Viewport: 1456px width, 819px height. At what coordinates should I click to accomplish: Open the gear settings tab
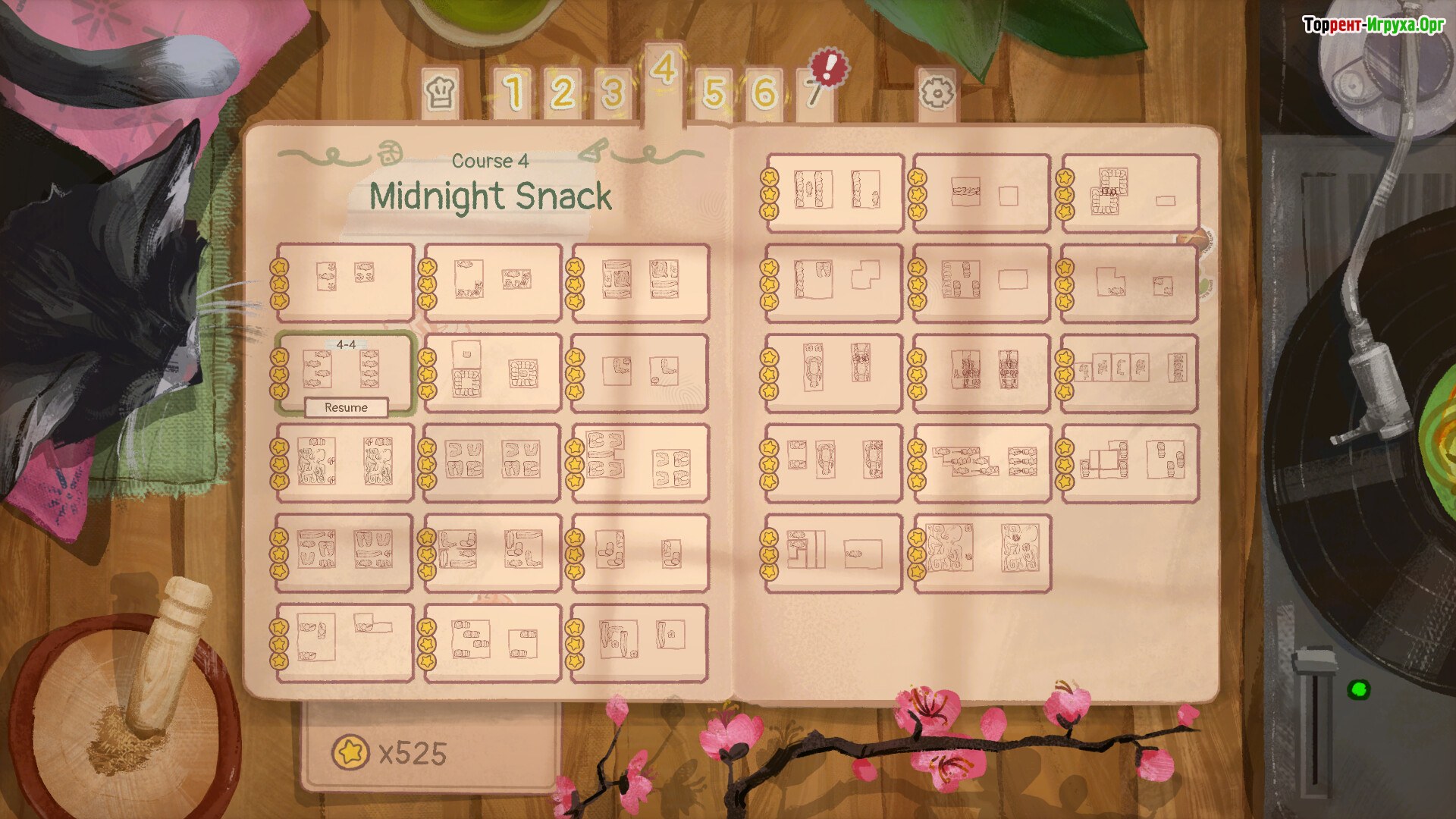(x=937, y=93)
